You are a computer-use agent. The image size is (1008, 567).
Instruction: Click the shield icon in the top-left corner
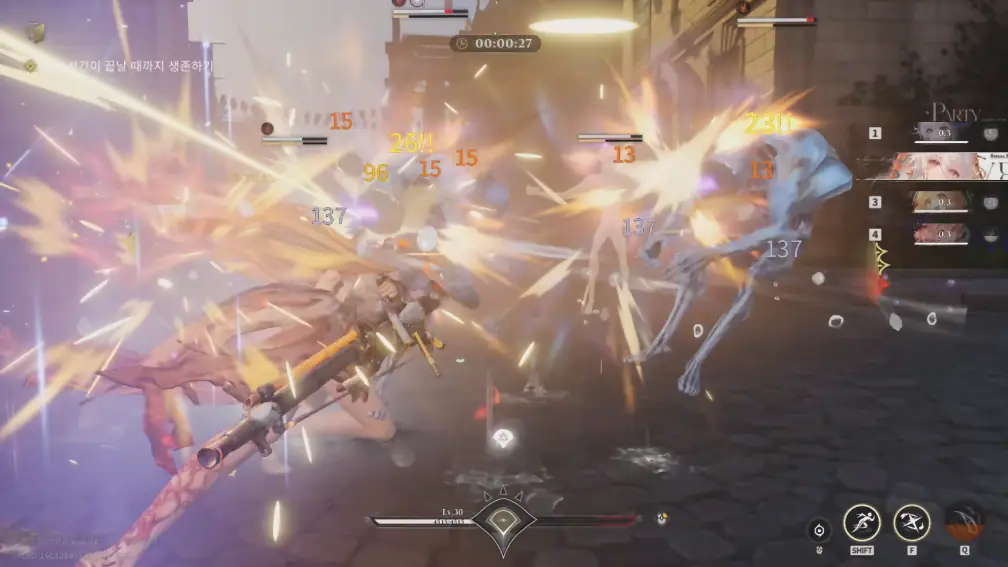click(35, 33)
